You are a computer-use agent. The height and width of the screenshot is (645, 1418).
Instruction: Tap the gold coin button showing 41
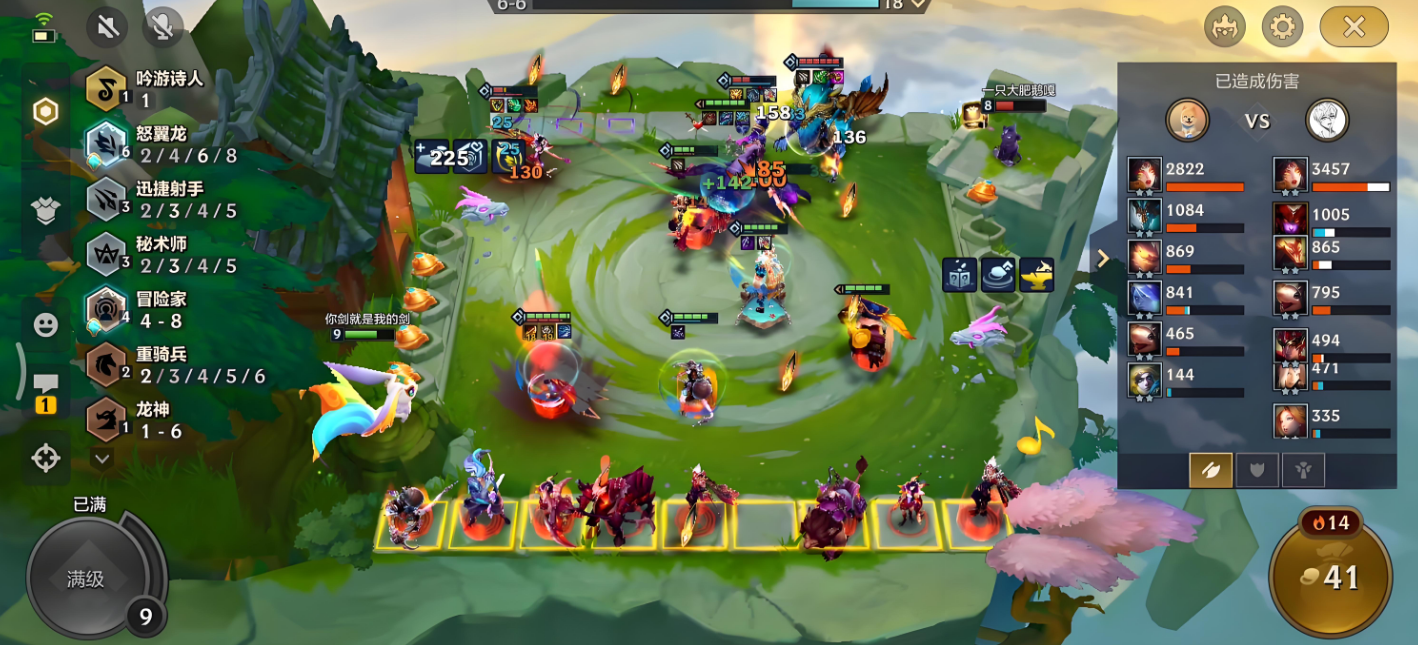[1330, 577]
